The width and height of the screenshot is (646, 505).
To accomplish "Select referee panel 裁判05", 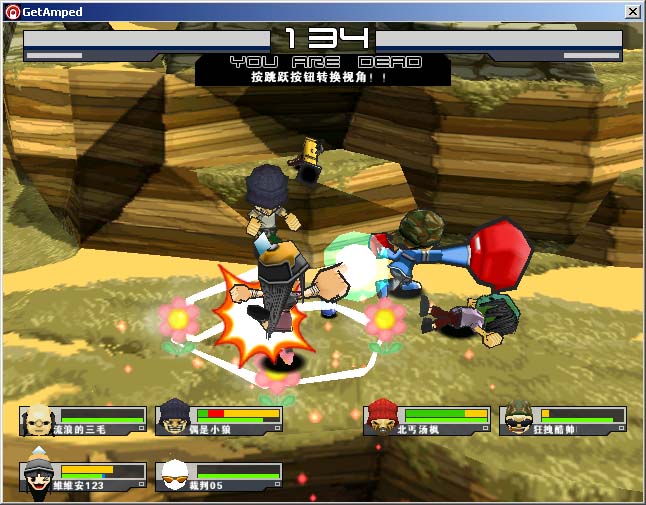I will (x=219, y=476).
